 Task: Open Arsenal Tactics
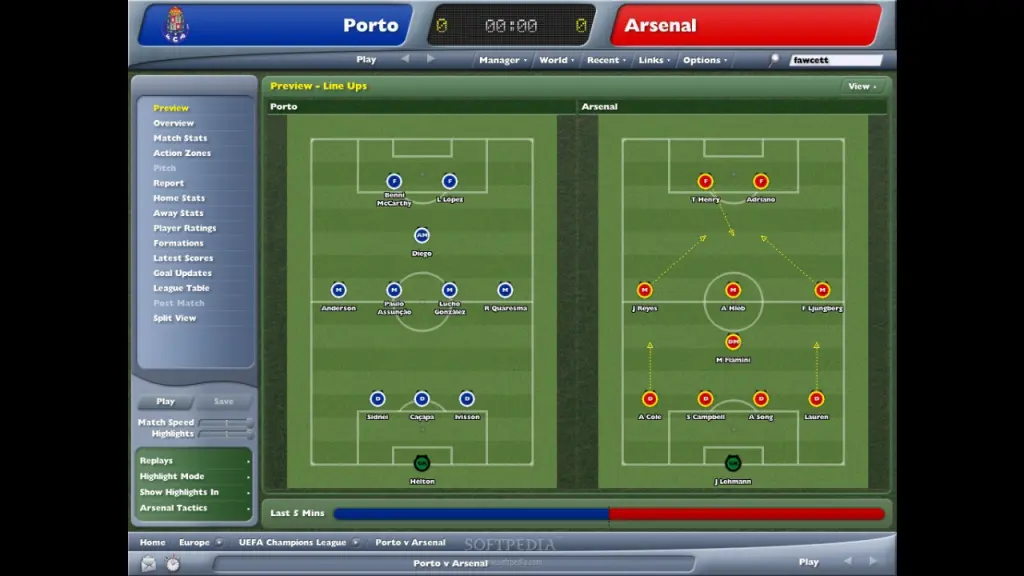click(x=174, y=508)
